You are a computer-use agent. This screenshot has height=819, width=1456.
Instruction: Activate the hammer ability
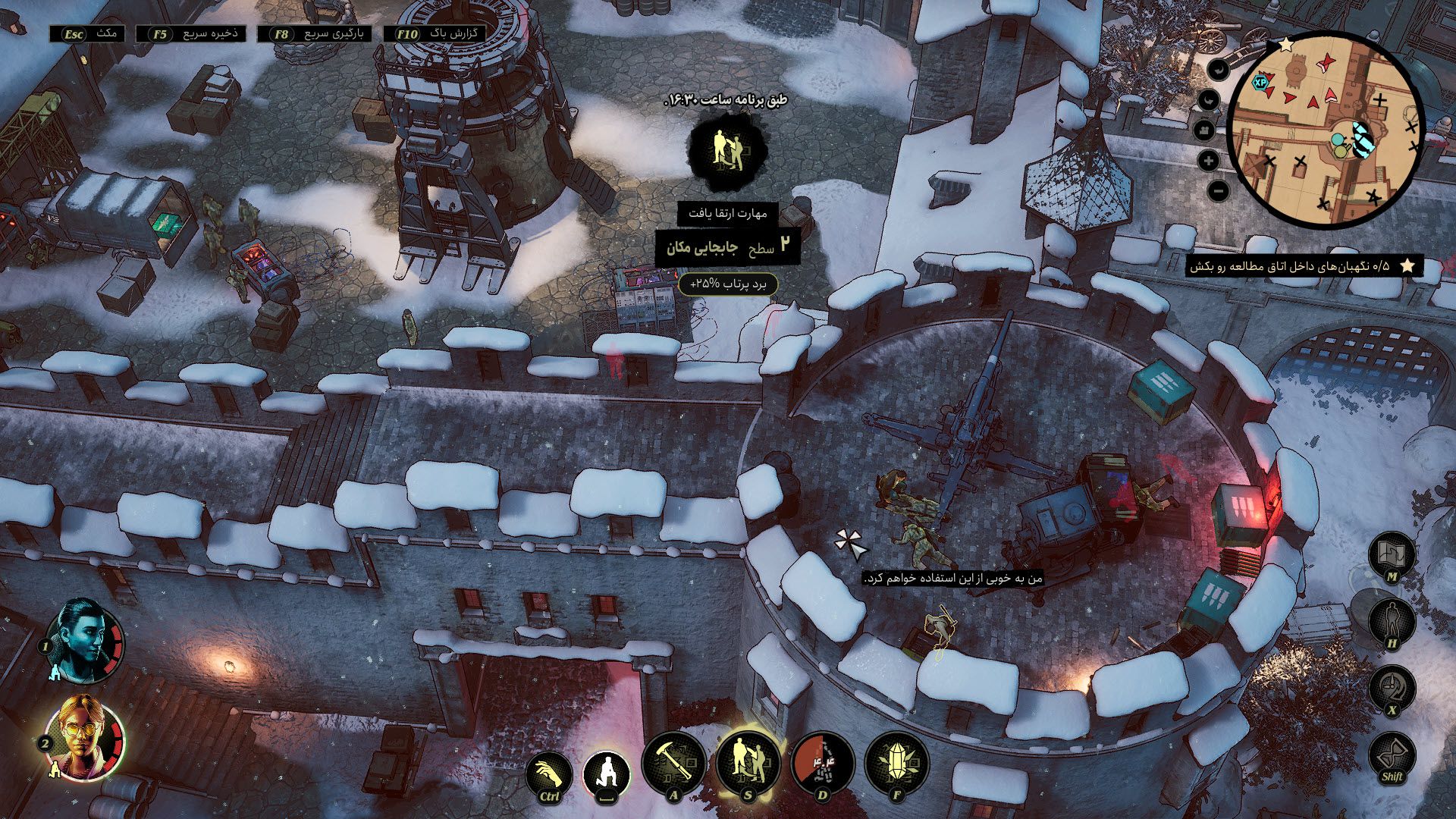point(673,764)
